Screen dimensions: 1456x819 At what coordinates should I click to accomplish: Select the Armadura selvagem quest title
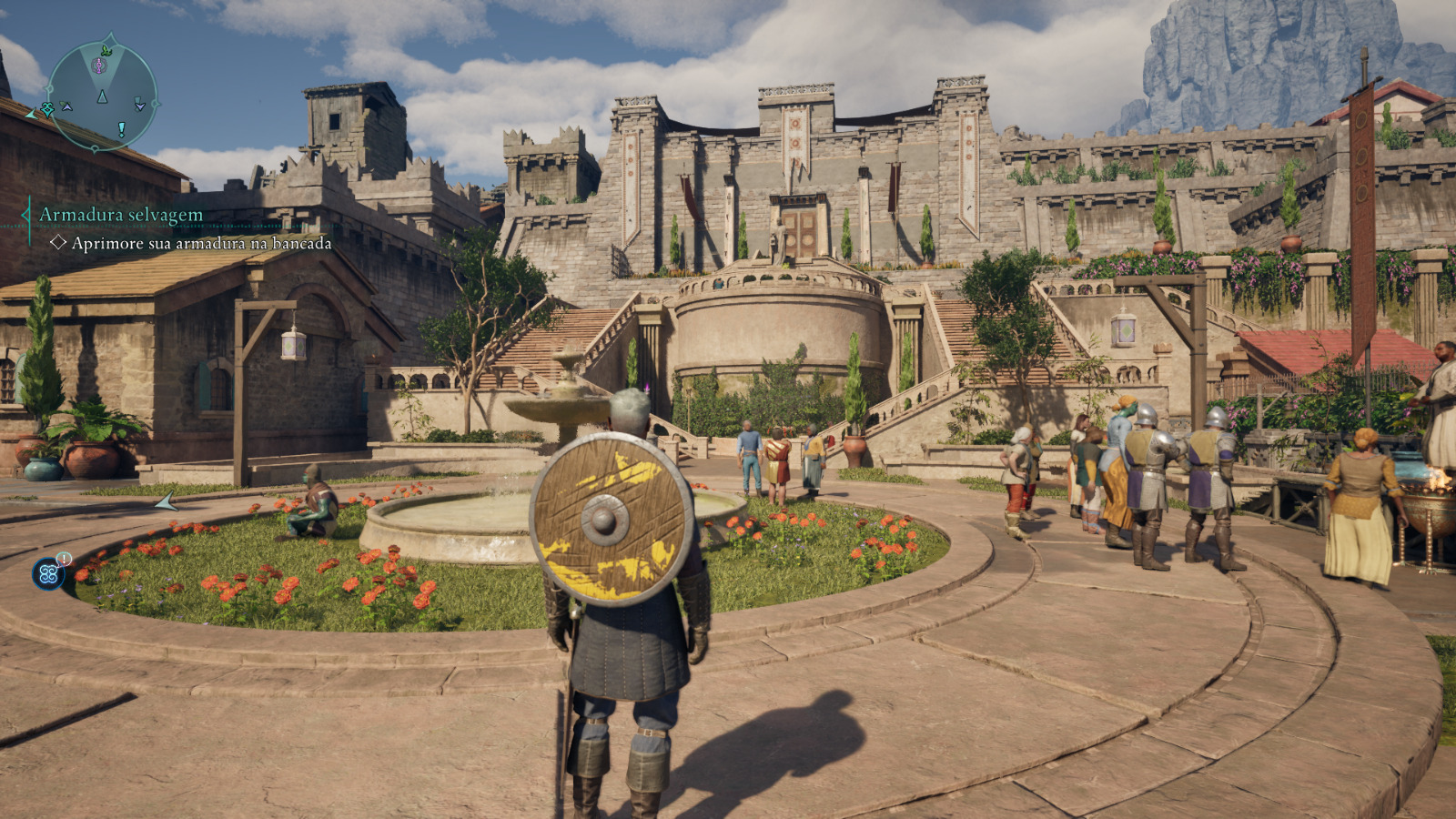[121, 216]
